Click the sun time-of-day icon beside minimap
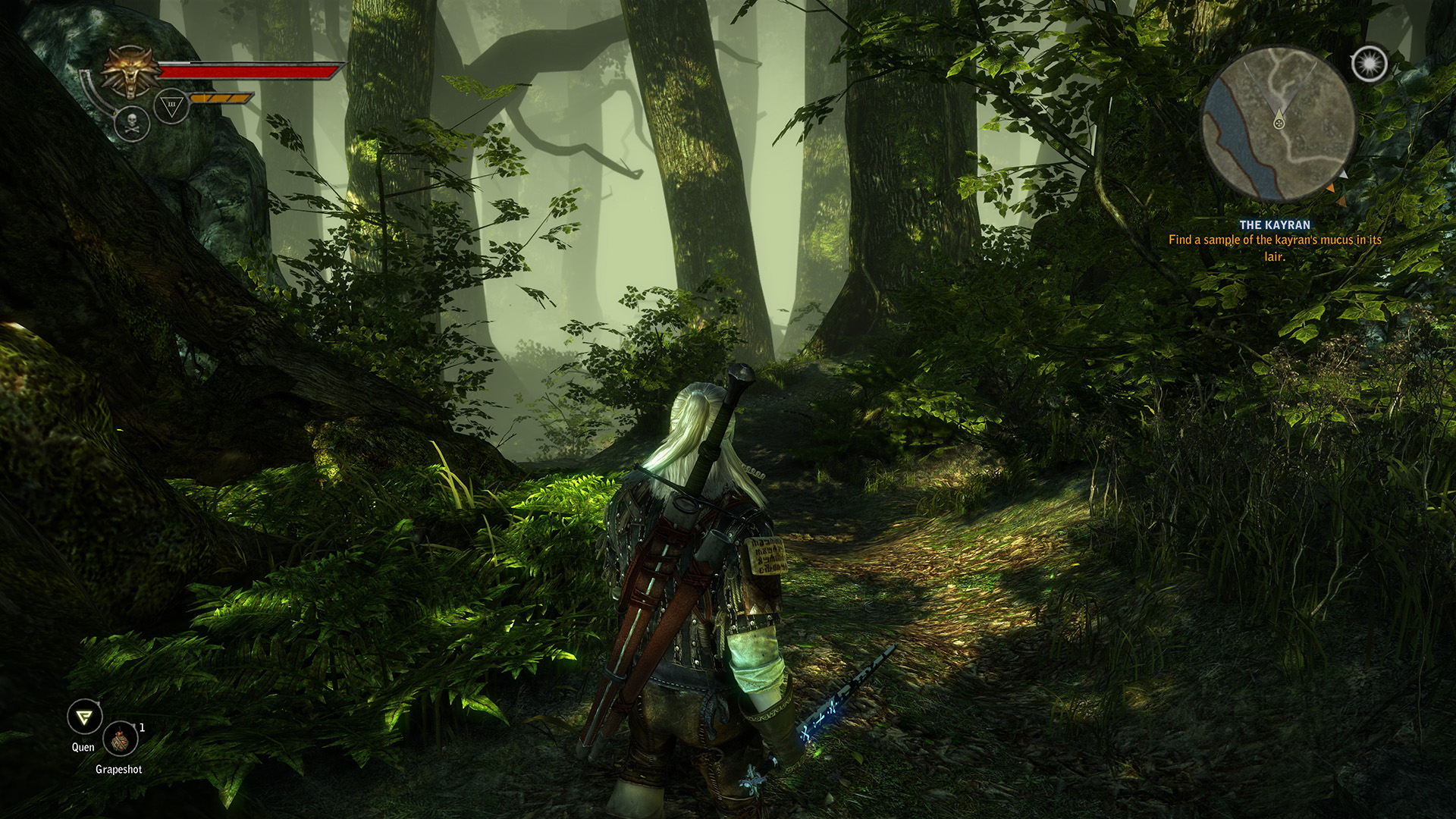Image resolution: width=1456 pixels, height=819 pixels. pos(1369,64)
